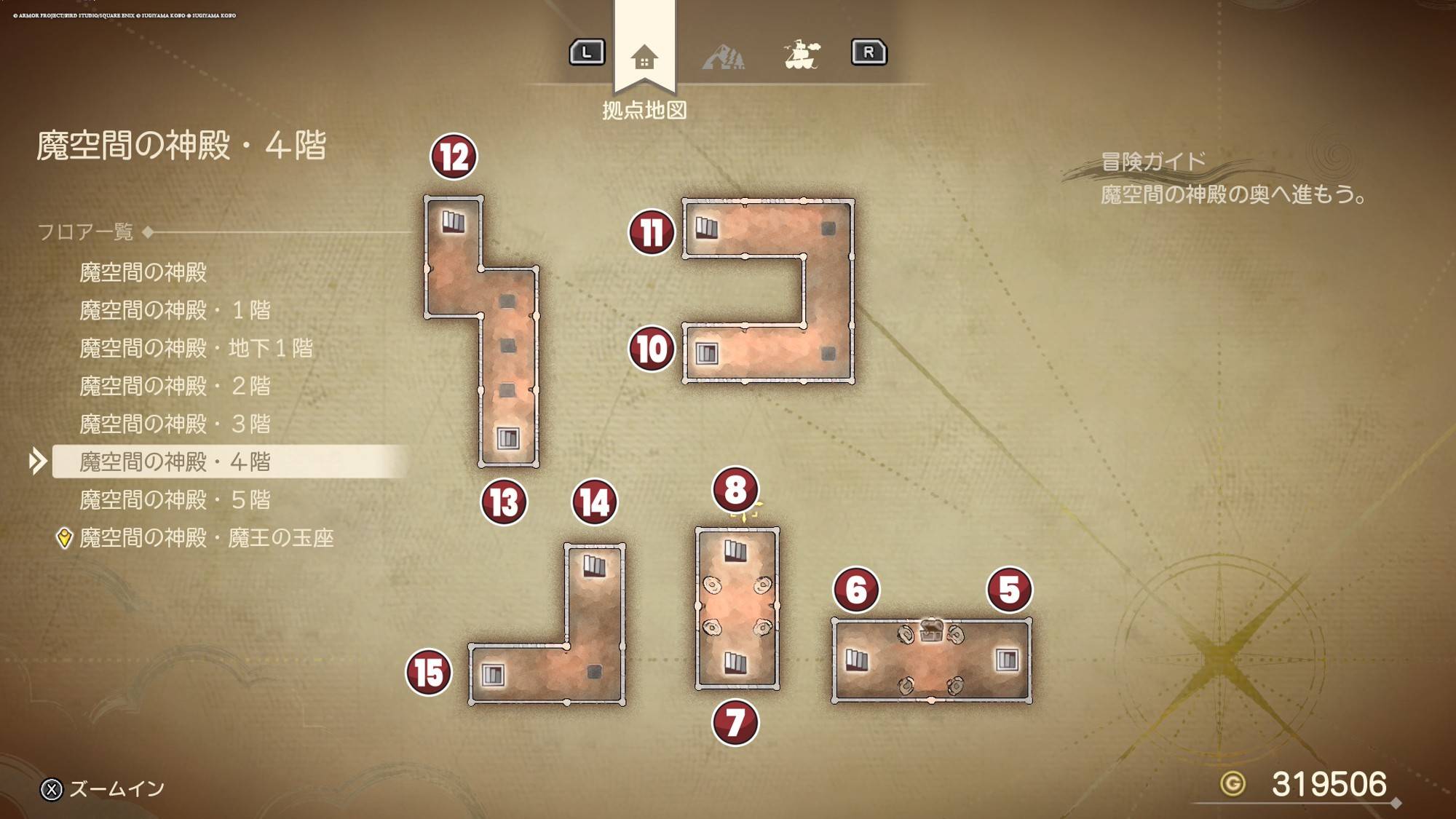Choose map marker number 14

[595, 502]
